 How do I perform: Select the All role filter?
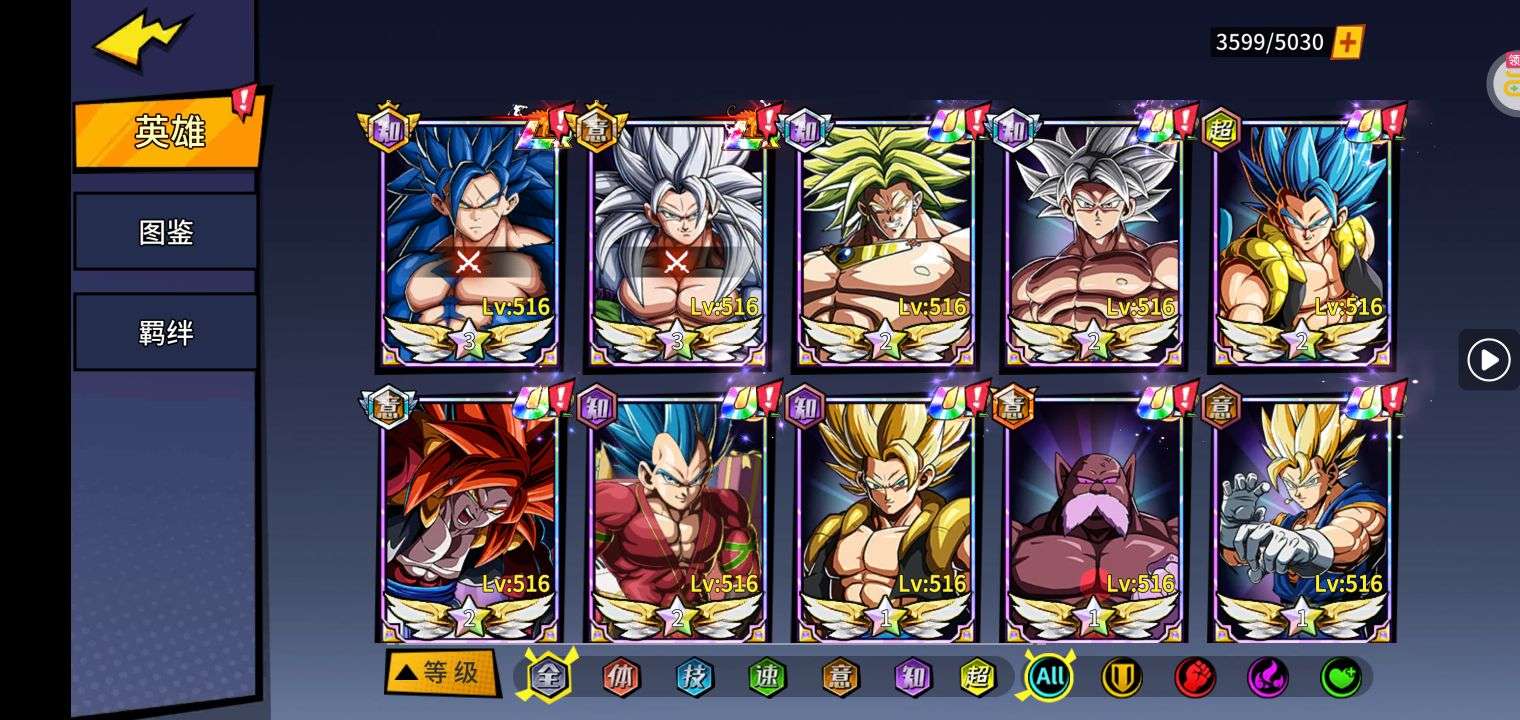1049,677
